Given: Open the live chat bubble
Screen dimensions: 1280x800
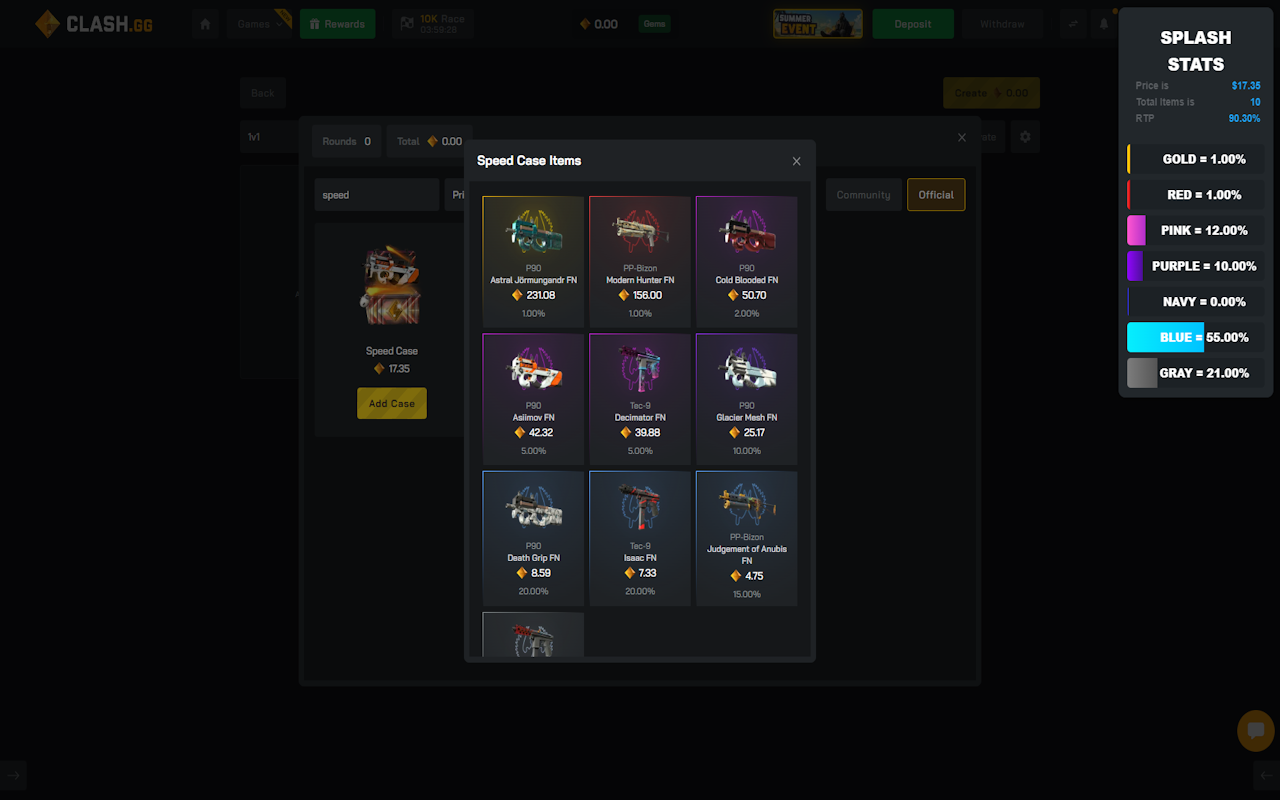Looking at the screenshot, I should (1255, 731).
